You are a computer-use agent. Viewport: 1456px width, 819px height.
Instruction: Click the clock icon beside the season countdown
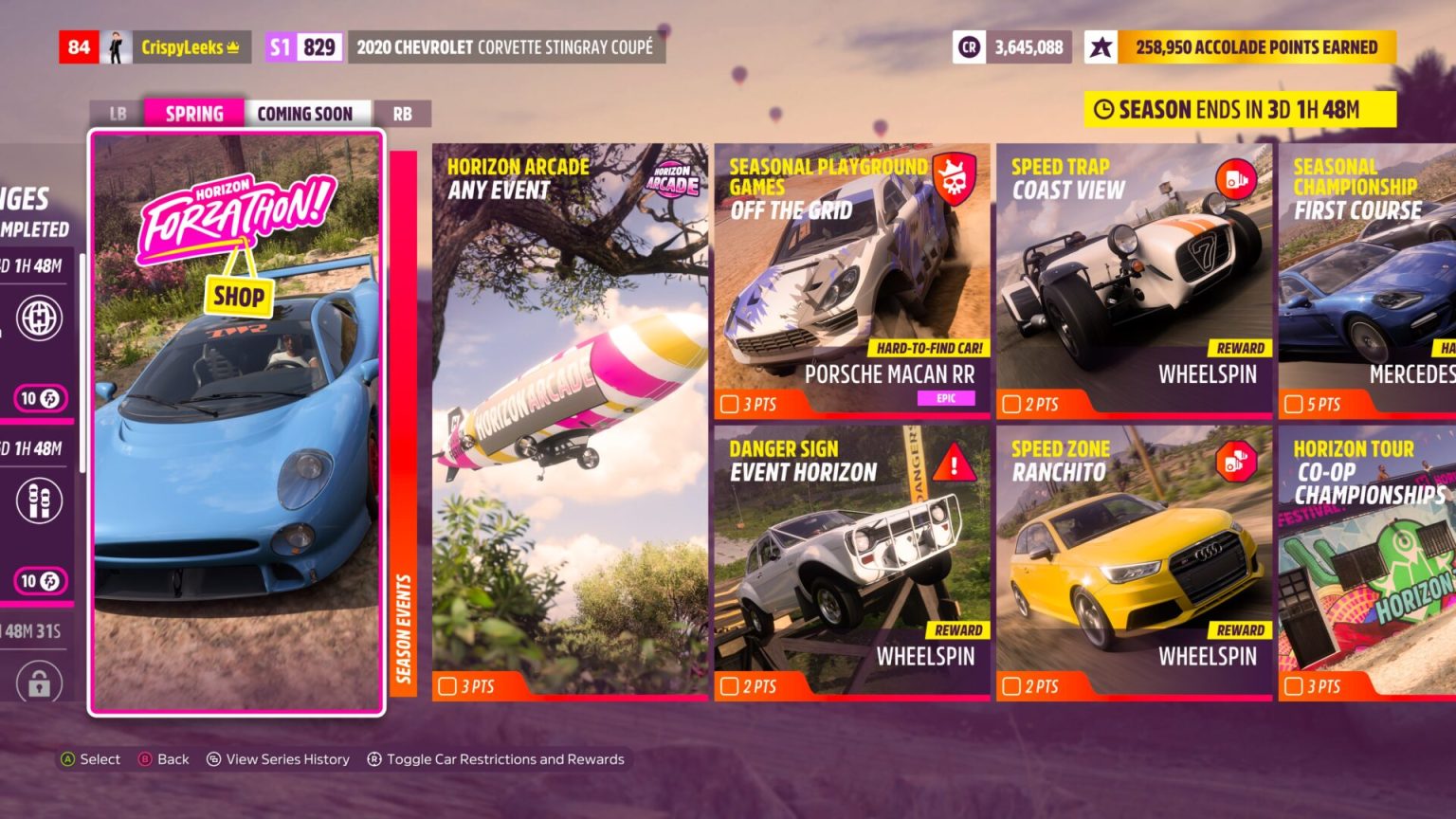[1102, 109]
